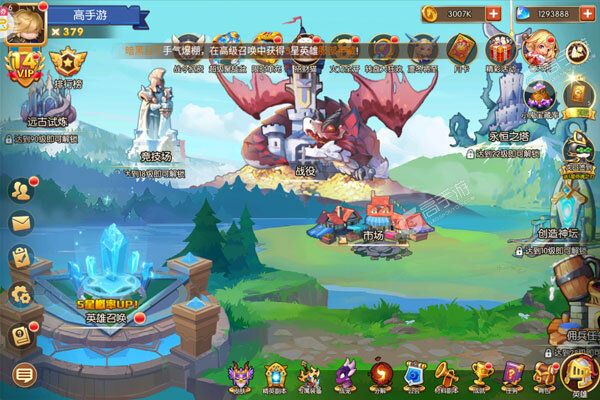Open the mail envelope

coord(21,223)
